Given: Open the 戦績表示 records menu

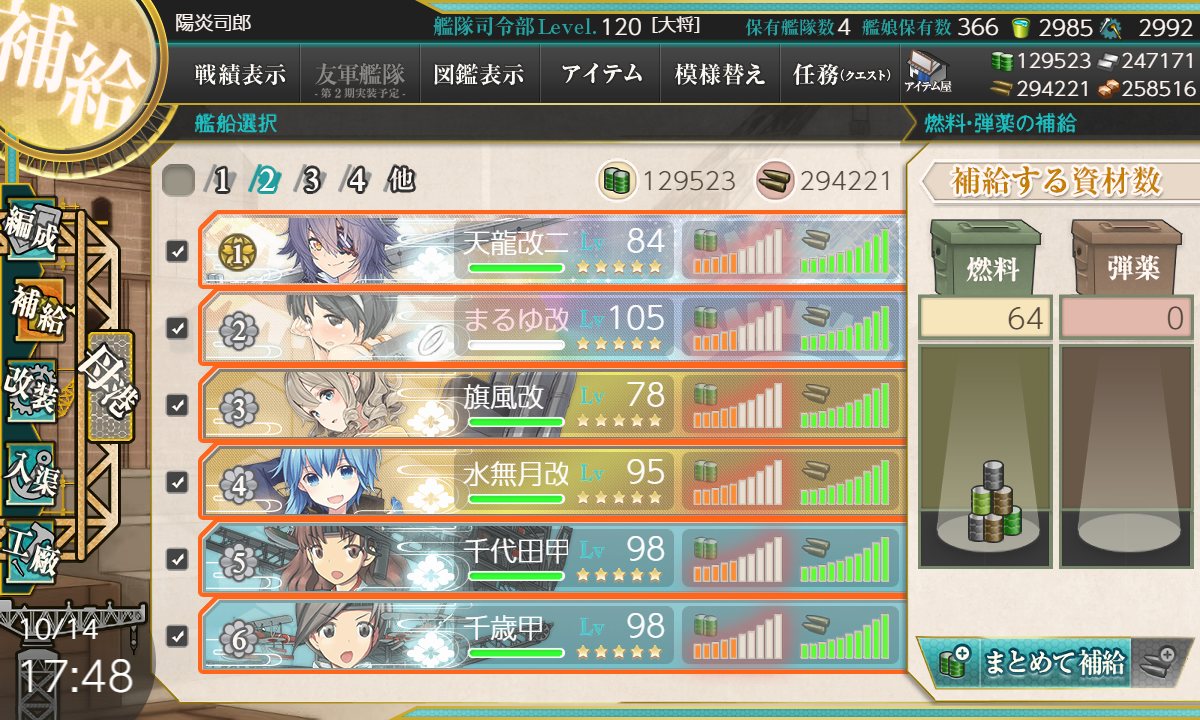Looking at the screenshot, I should point(240,75).
